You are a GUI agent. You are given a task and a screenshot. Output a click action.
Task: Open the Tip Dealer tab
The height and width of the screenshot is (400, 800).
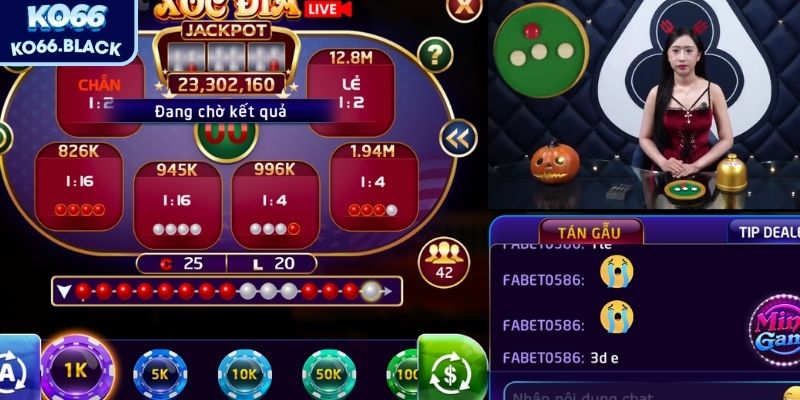pyautogui.click(x=765, y=230)
